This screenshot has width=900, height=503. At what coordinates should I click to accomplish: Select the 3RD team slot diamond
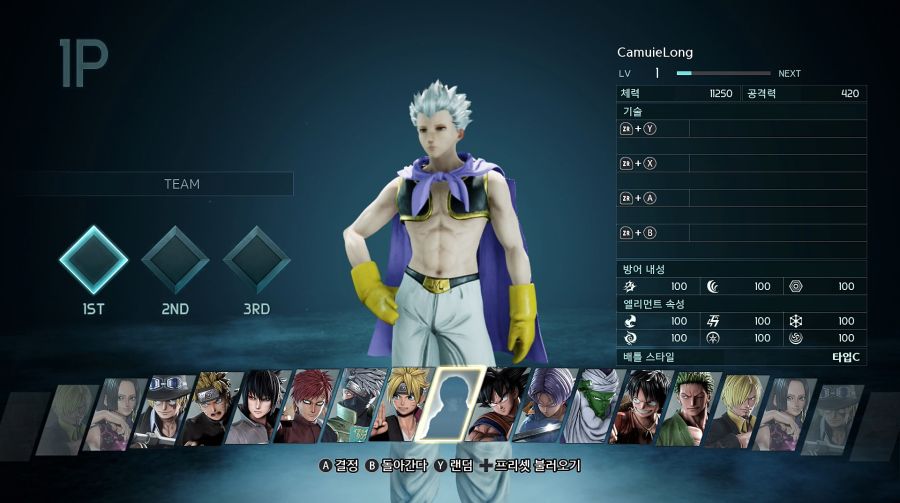[256, 259]
